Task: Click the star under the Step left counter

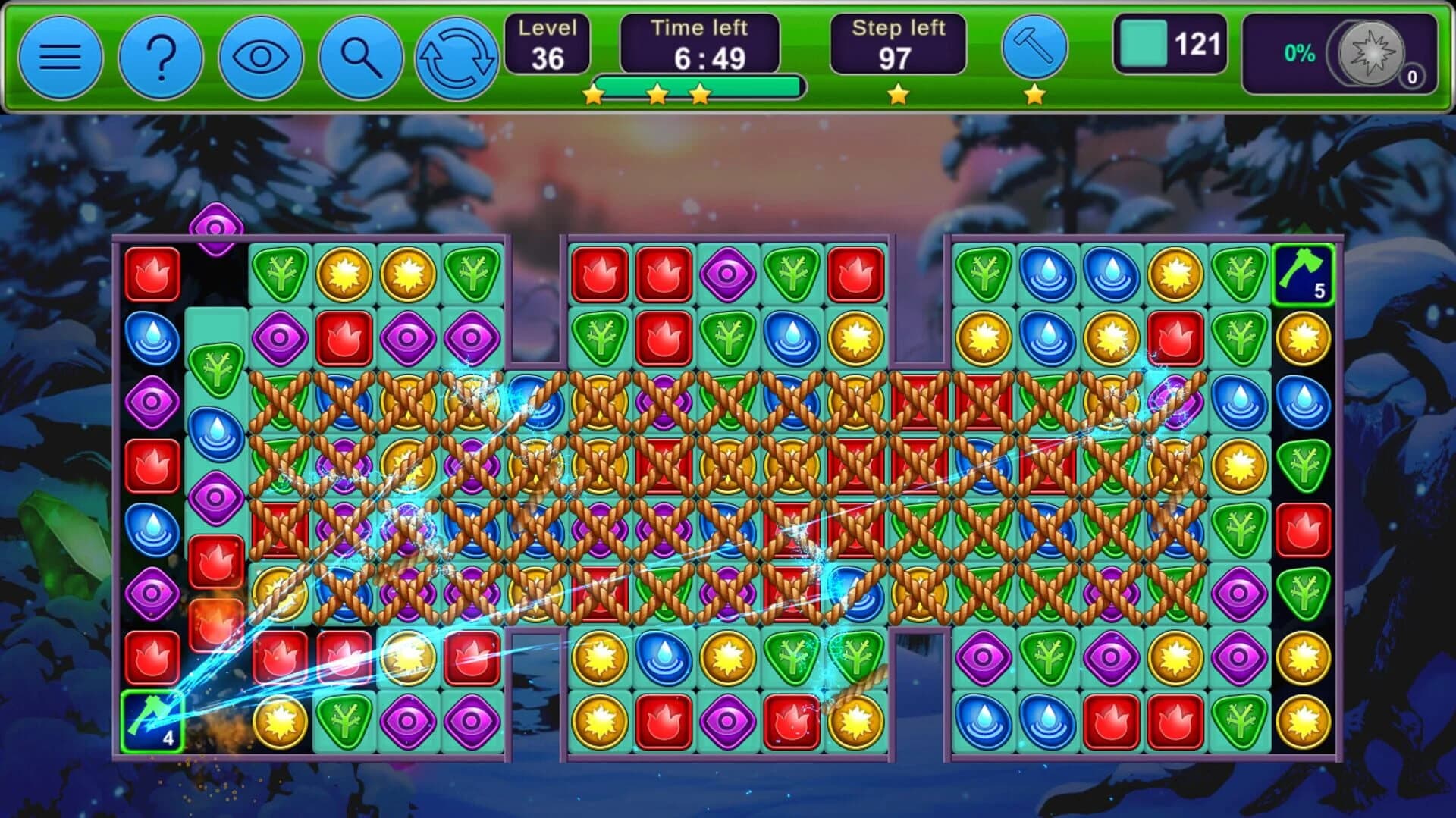Action: [897, 96]
